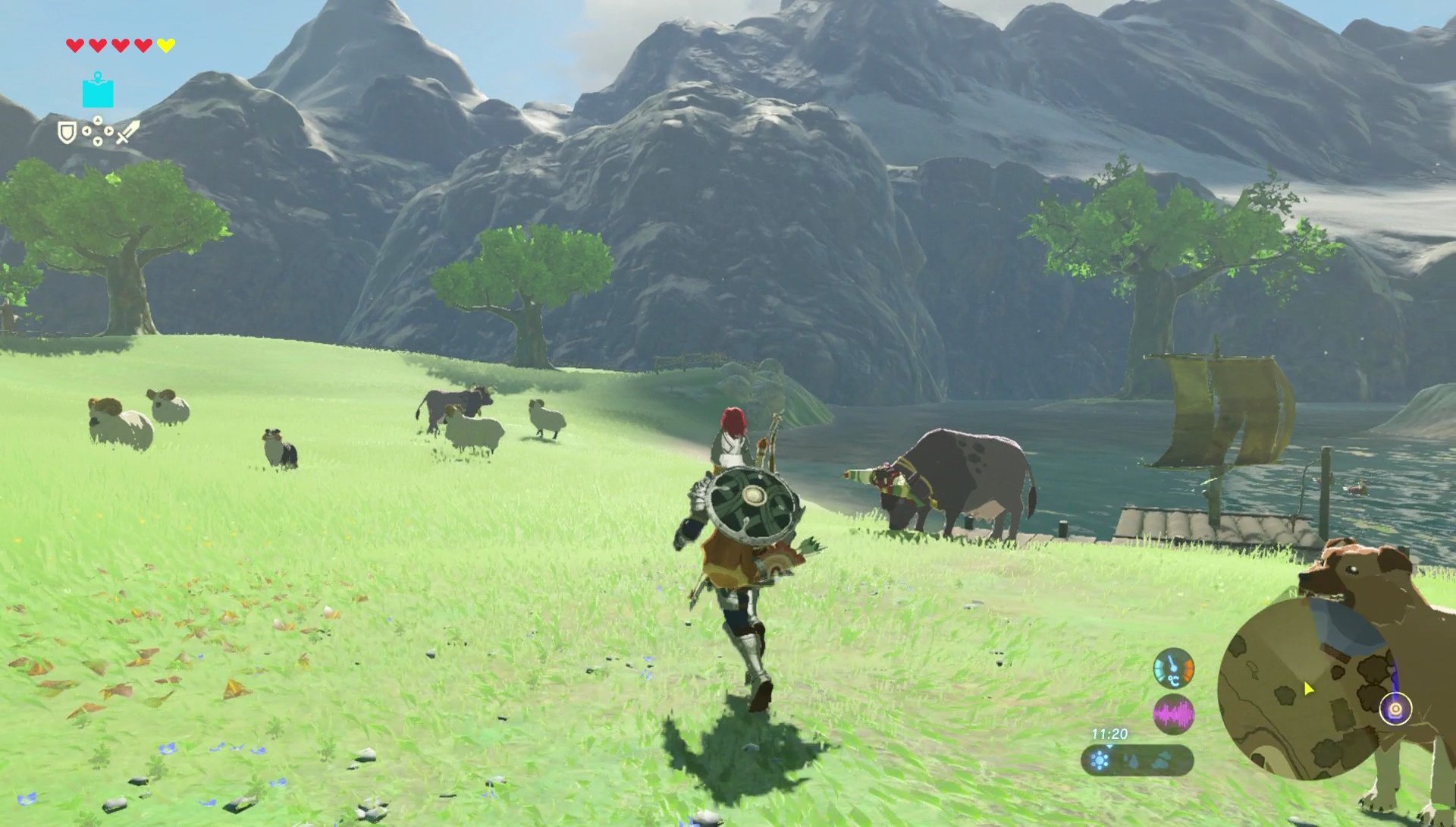The width and height of the screenshot is (1456, 827).
Task: Click the left D-pad arrow icon
Action: click(x=86, y=131)
